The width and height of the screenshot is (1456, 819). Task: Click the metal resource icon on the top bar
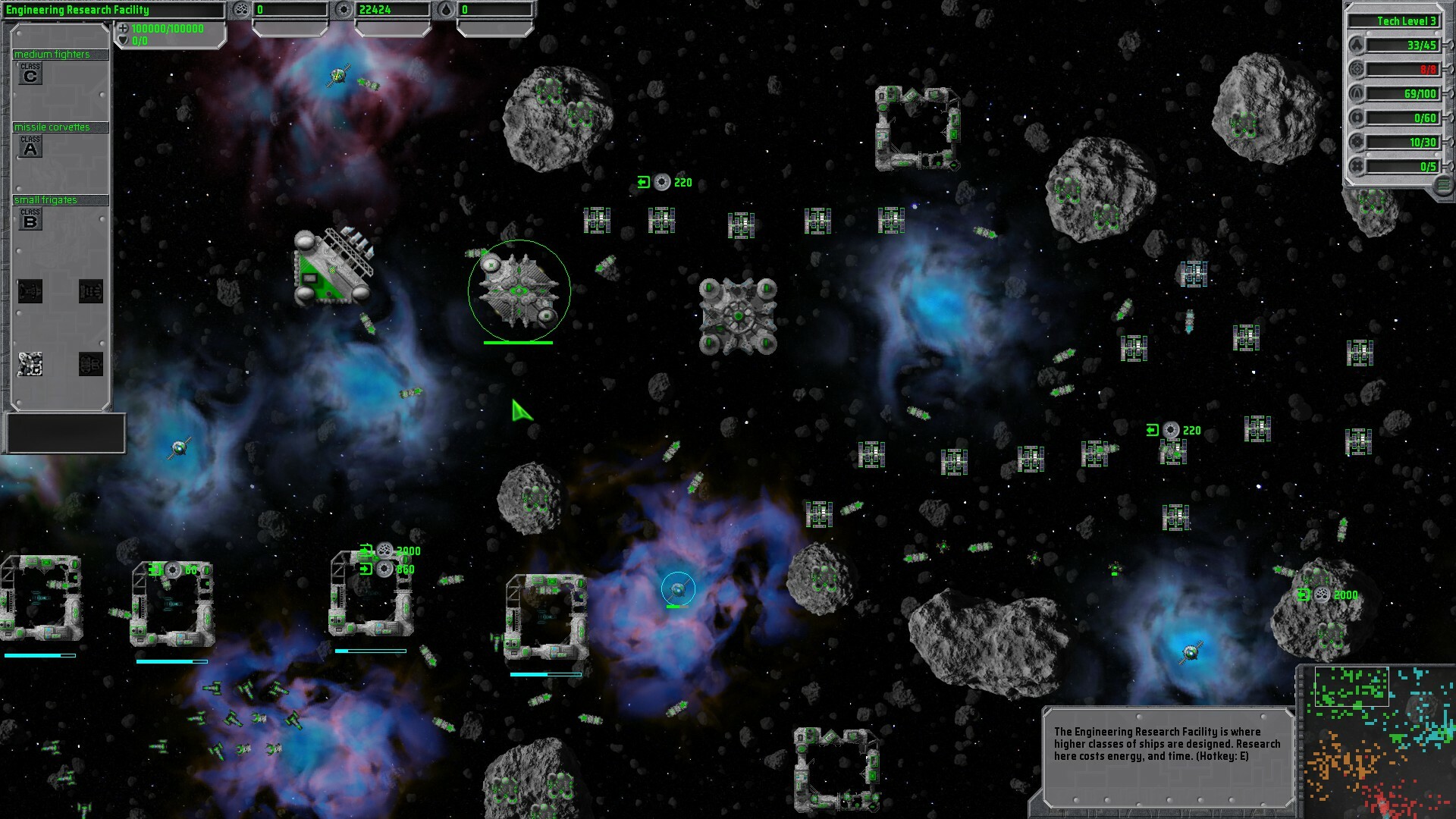(x=242, y=9)
